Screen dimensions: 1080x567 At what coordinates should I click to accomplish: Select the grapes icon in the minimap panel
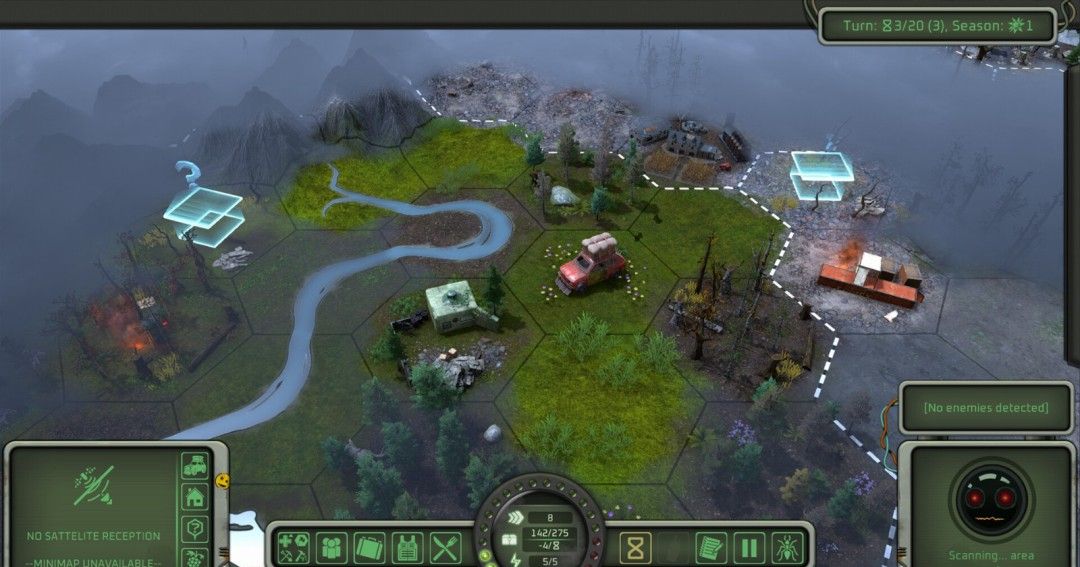[x=194, y=556]
